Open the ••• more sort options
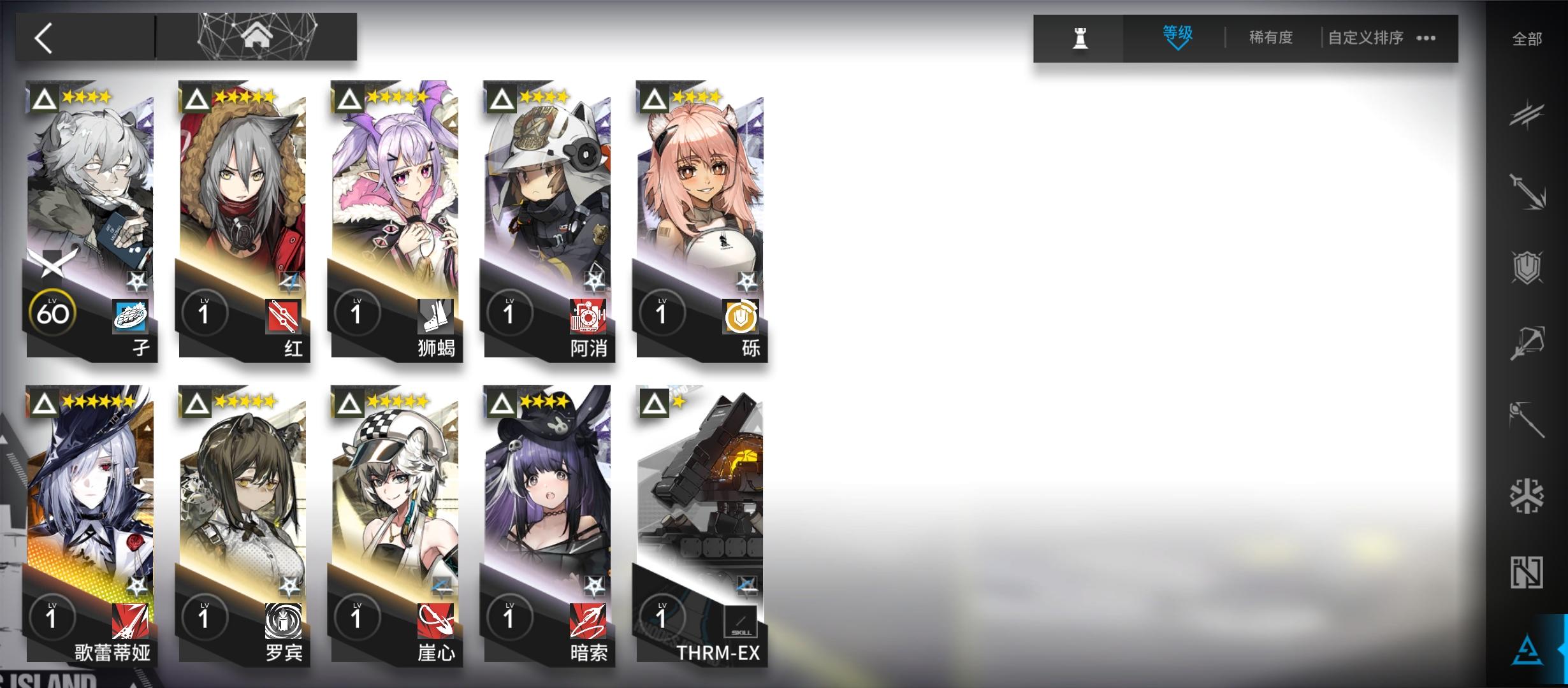This screenshot has width=1568, height=688. [1426, 38]
